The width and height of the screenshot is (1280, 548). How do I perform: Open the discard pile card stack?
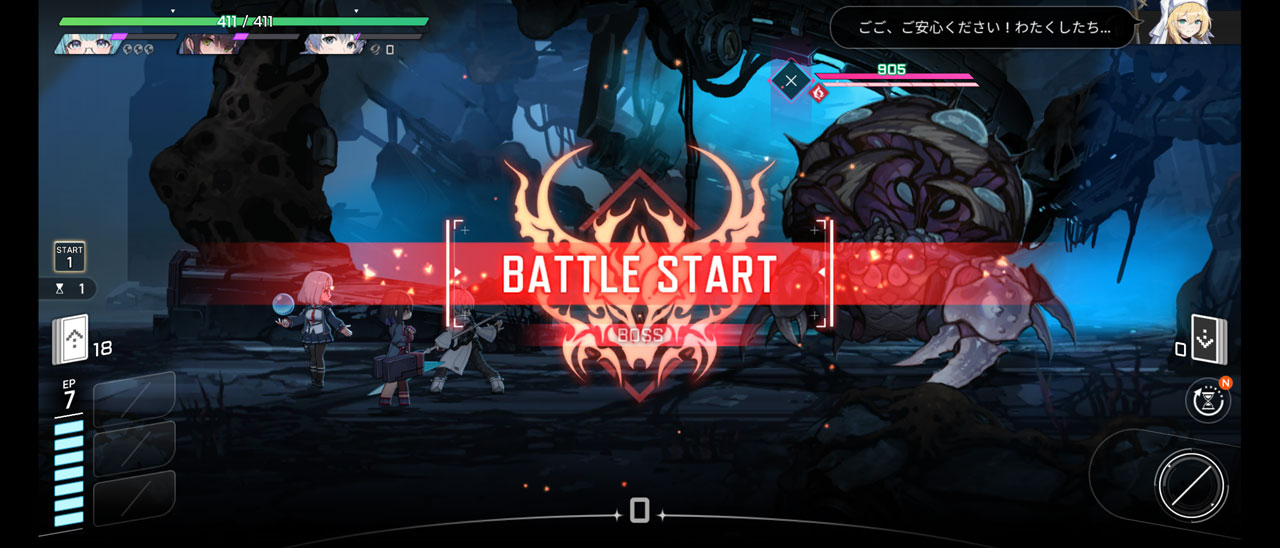(1208, 340)
